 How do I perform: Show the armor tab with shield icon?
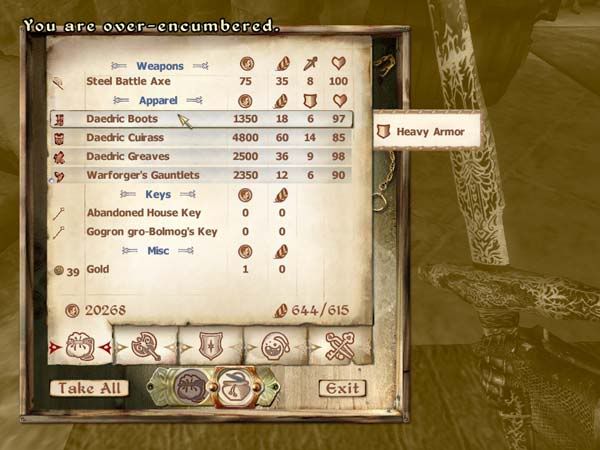click(210, 346)
